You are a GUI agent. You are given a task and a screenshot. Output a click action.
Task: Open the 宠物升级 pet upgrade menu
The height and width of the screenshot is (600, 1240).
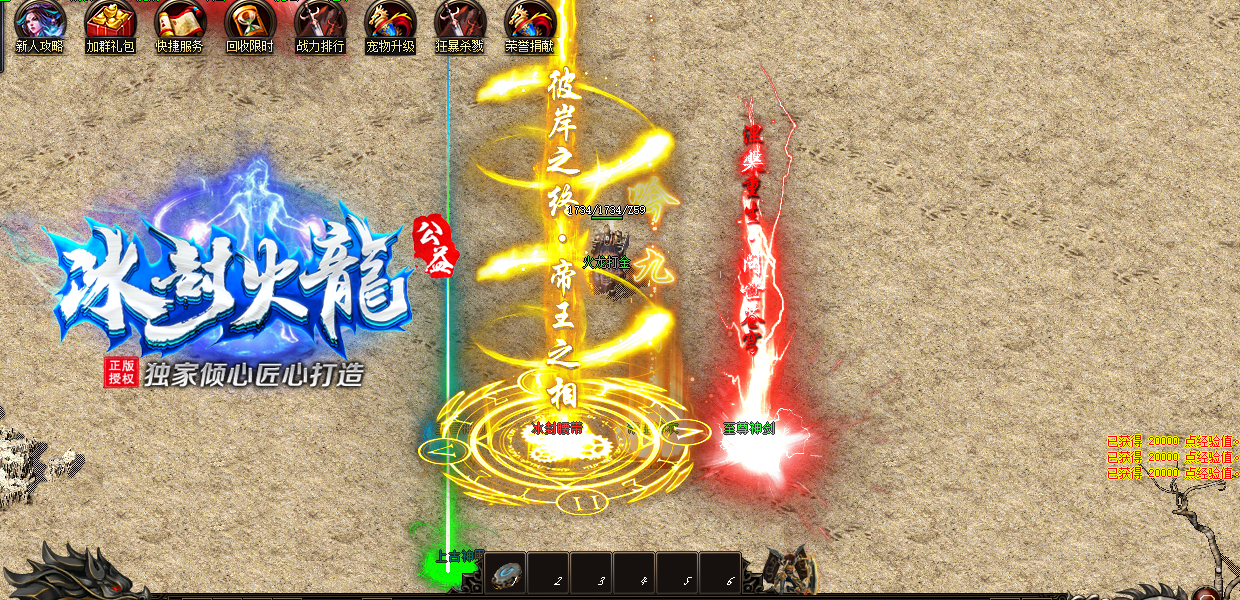tap(390, 22)
